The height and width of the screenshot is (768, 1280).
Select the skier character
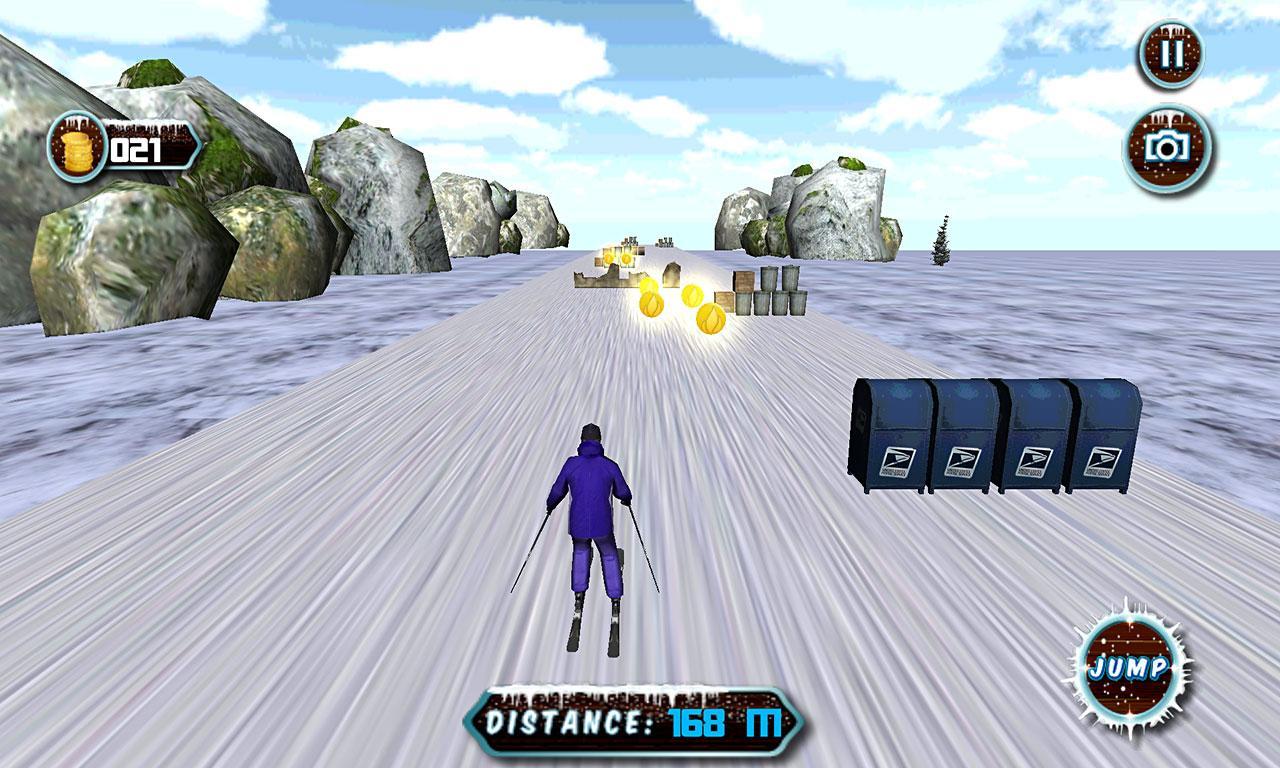point(588,520)
